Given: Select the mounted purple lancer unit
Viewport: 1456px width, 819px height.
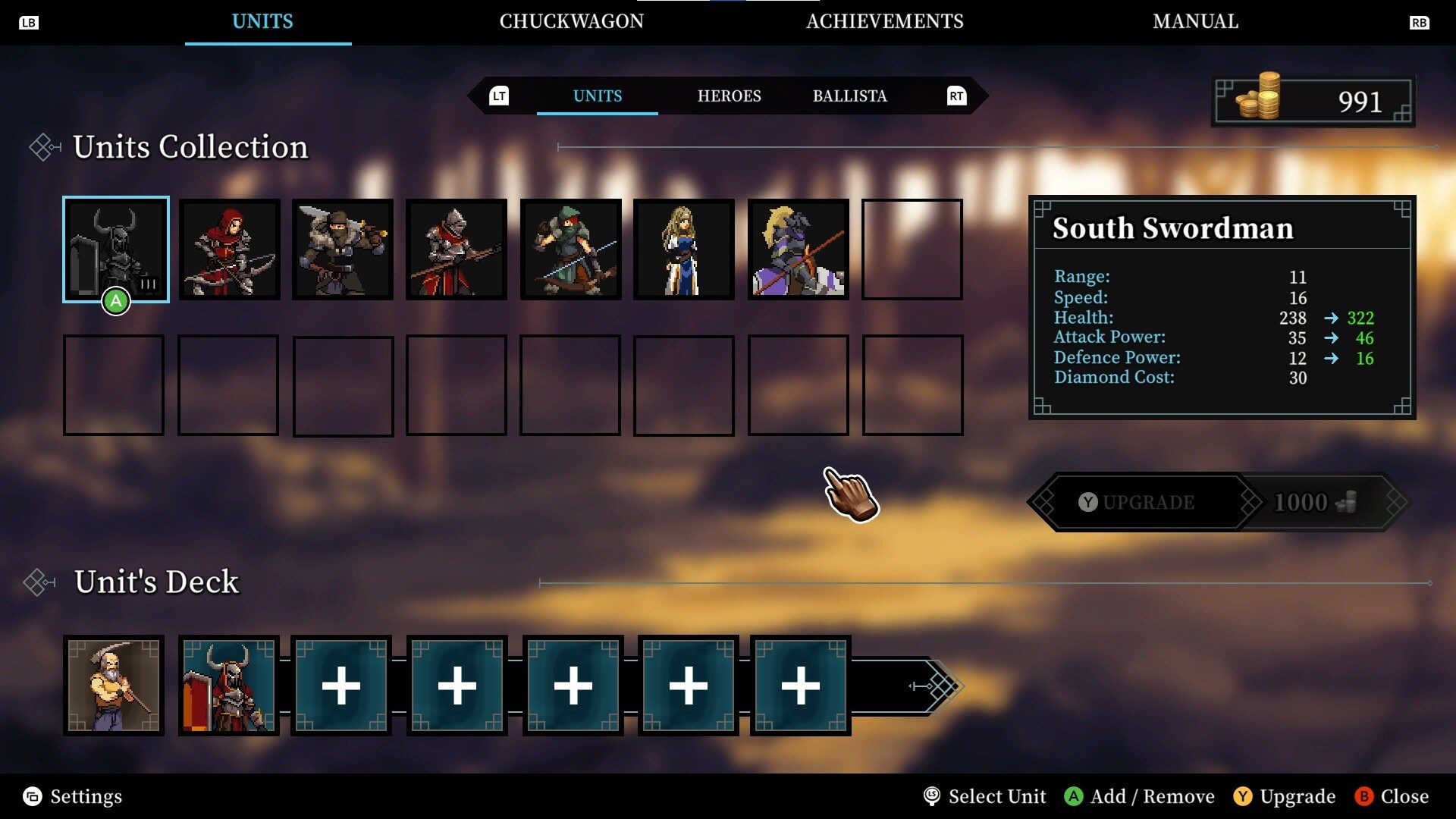Looking at the screenshot, I should pyautogui.click(x=798, y=249).
